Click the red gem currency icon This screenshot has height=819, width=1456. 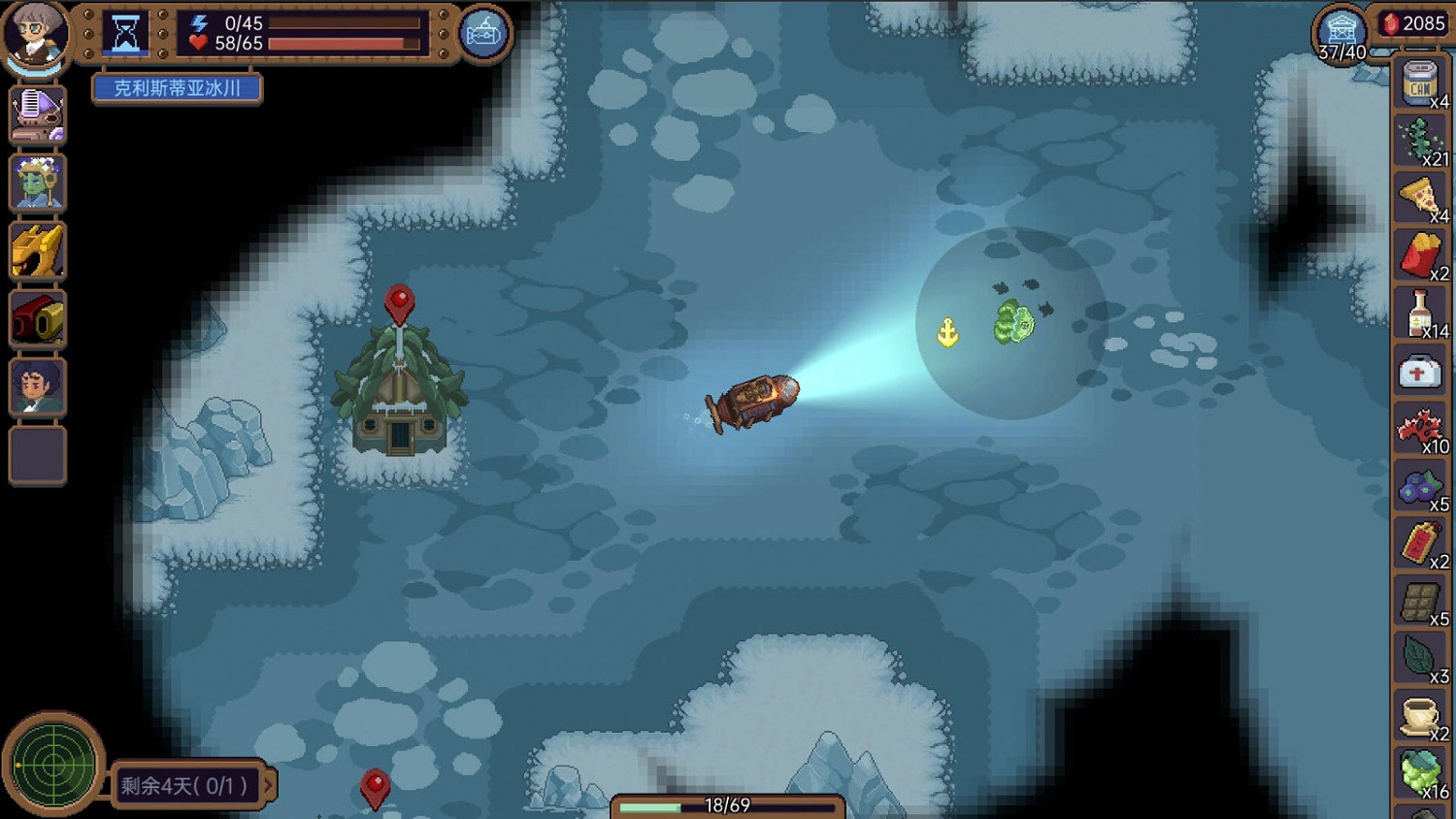coord(1392,24)
